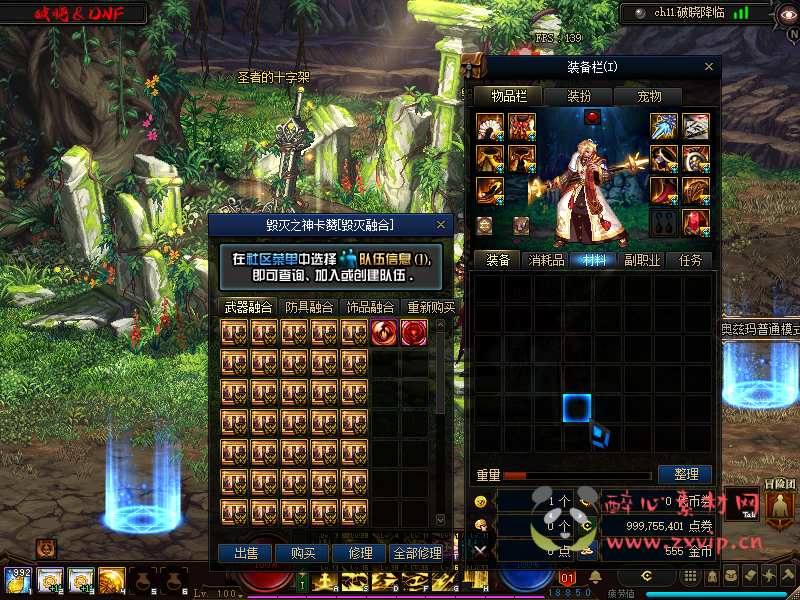This screenshot has width=800, height=600.
Task: Sort inventory with the 整理 button
Action: (685, 474)
